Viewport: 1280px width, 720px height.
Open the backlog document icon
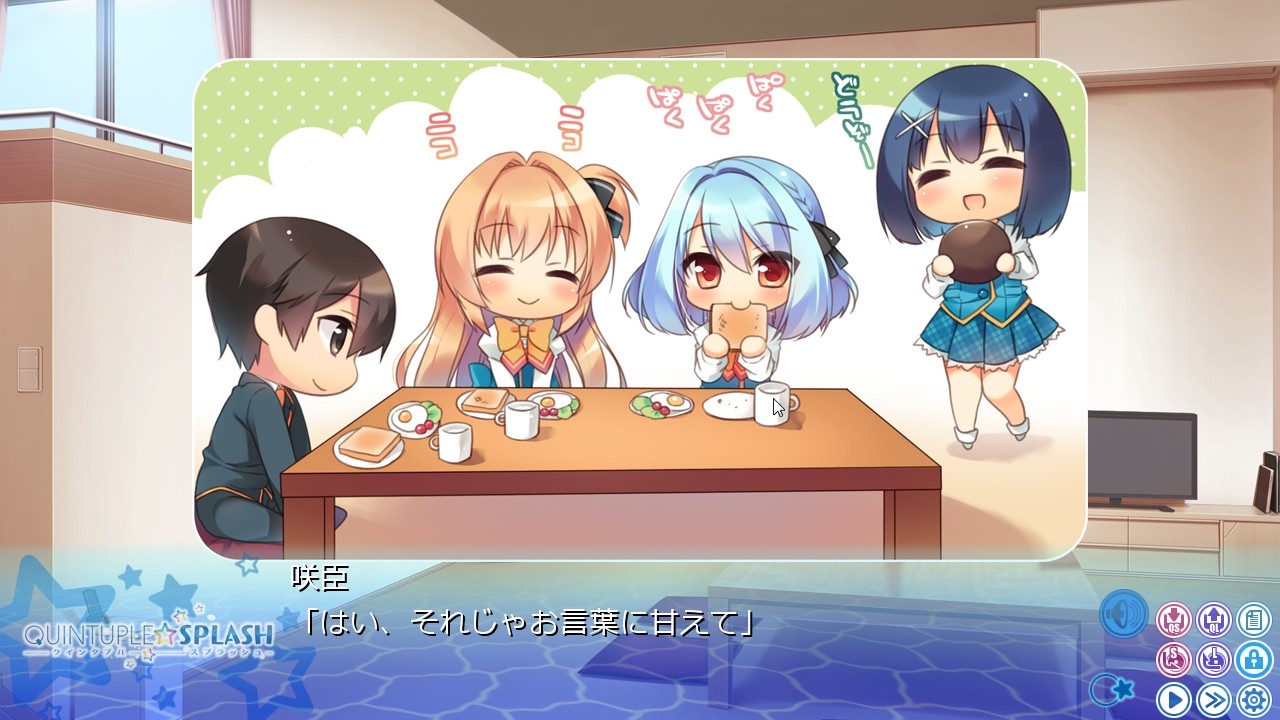1253,619
